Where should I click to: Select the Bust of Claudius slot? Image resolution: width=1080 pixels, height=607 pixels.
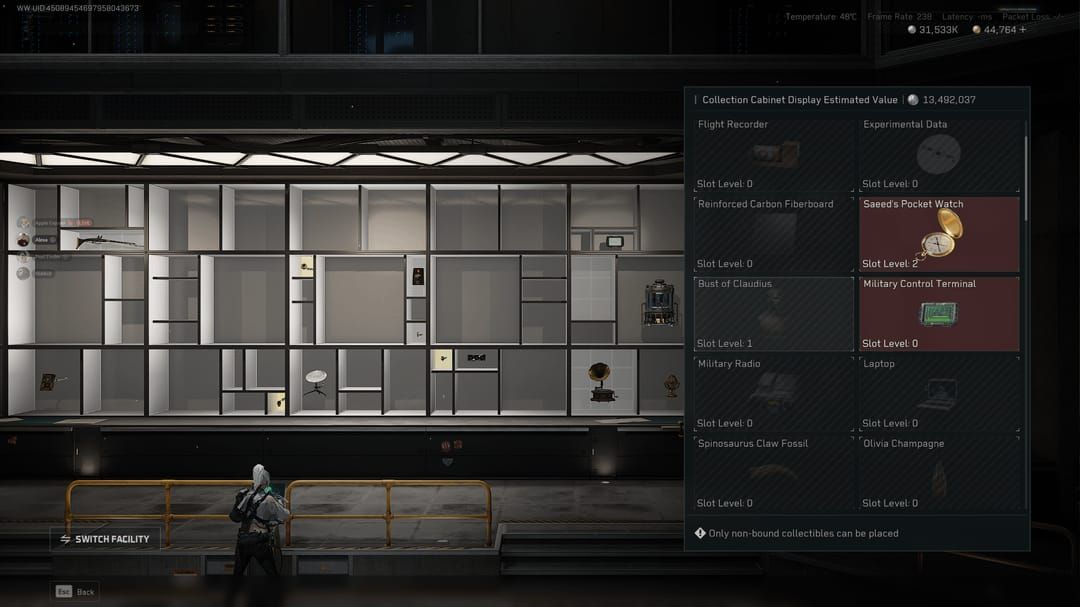coord(773,314)
